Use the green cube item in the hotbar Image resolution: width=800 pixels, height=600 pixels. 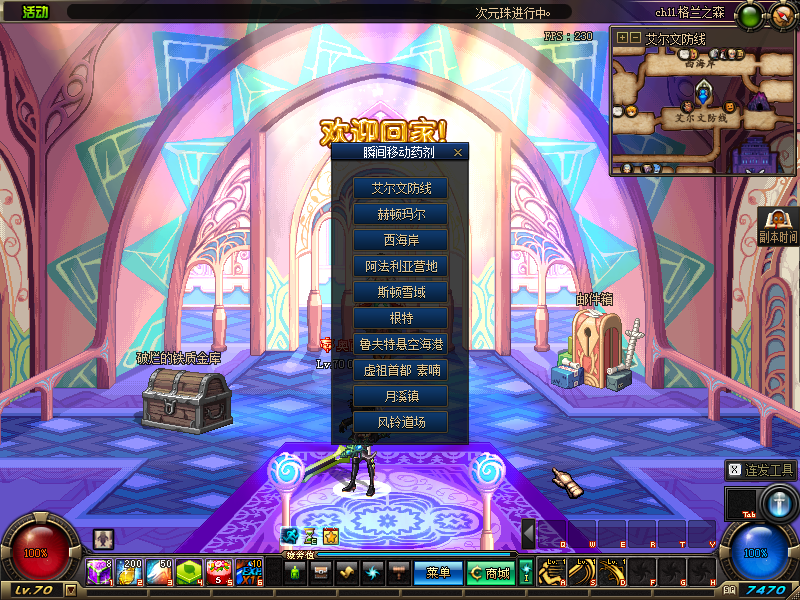coord(189,572)
